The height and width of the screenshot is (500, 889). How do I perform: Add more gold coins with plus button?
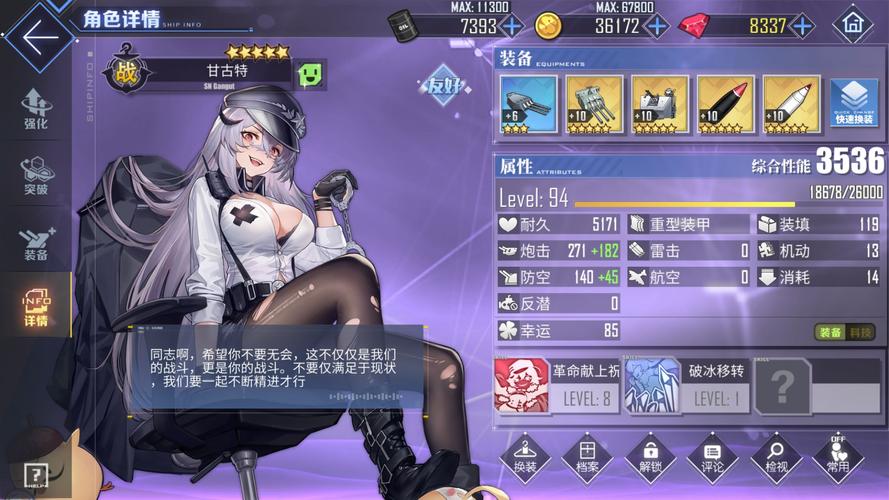657,26
